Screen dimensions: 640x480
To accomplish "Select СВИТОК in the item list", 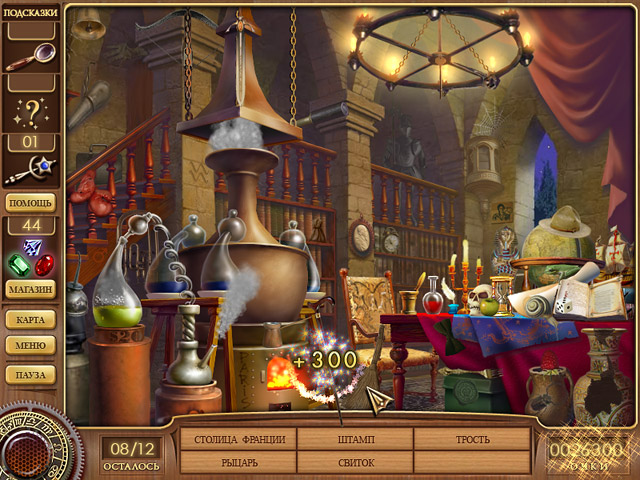I will point(356,462).
